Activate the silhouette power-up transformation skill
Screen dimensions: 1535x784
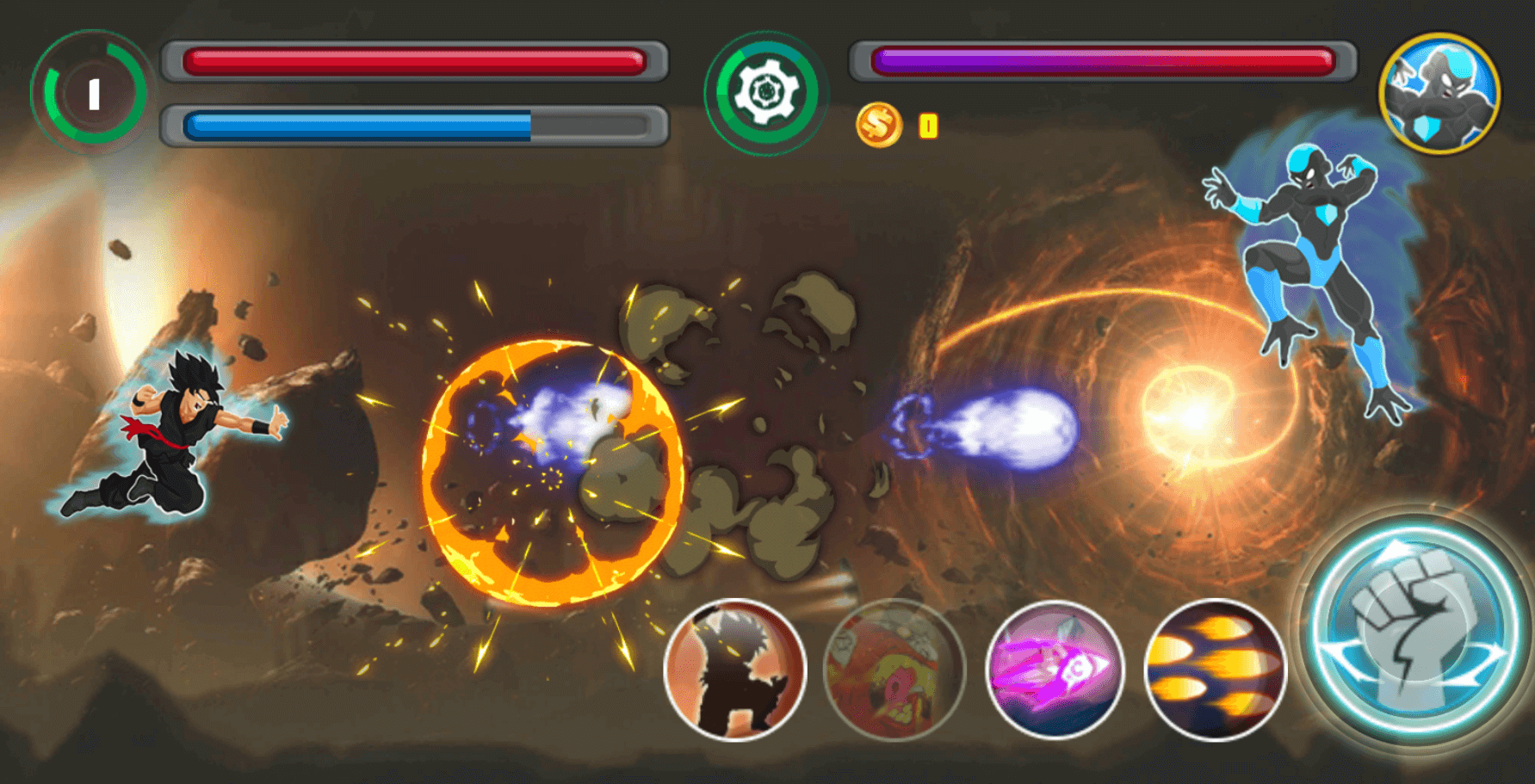pos(735,670)
